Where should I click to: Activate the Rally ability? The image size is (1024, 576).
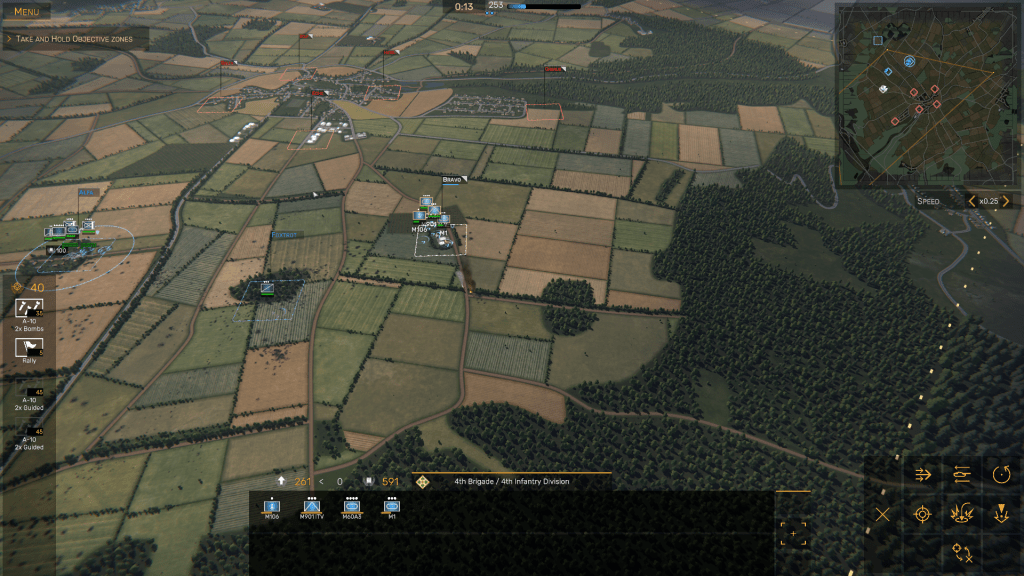pos(30,351)
